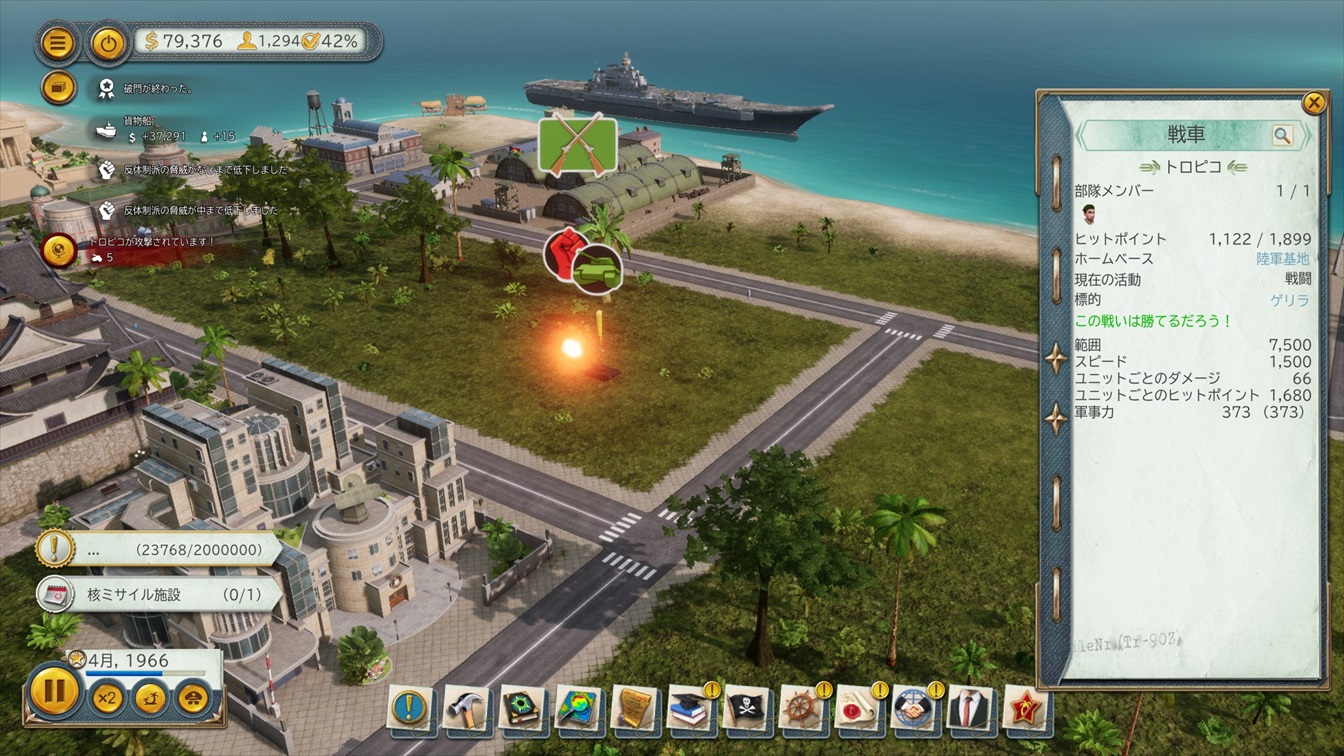Click the magnifier on the 戦車 header
The image size is (1344, 756).
pos(1282,136)
